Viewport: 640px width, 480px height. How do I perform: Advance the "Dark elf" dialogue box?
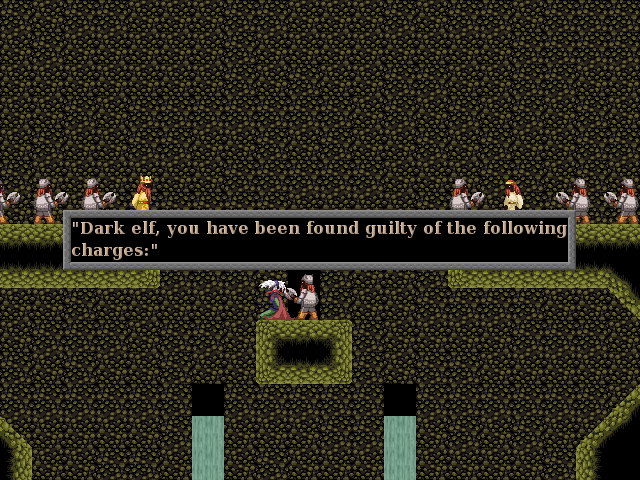pos(319,240)
